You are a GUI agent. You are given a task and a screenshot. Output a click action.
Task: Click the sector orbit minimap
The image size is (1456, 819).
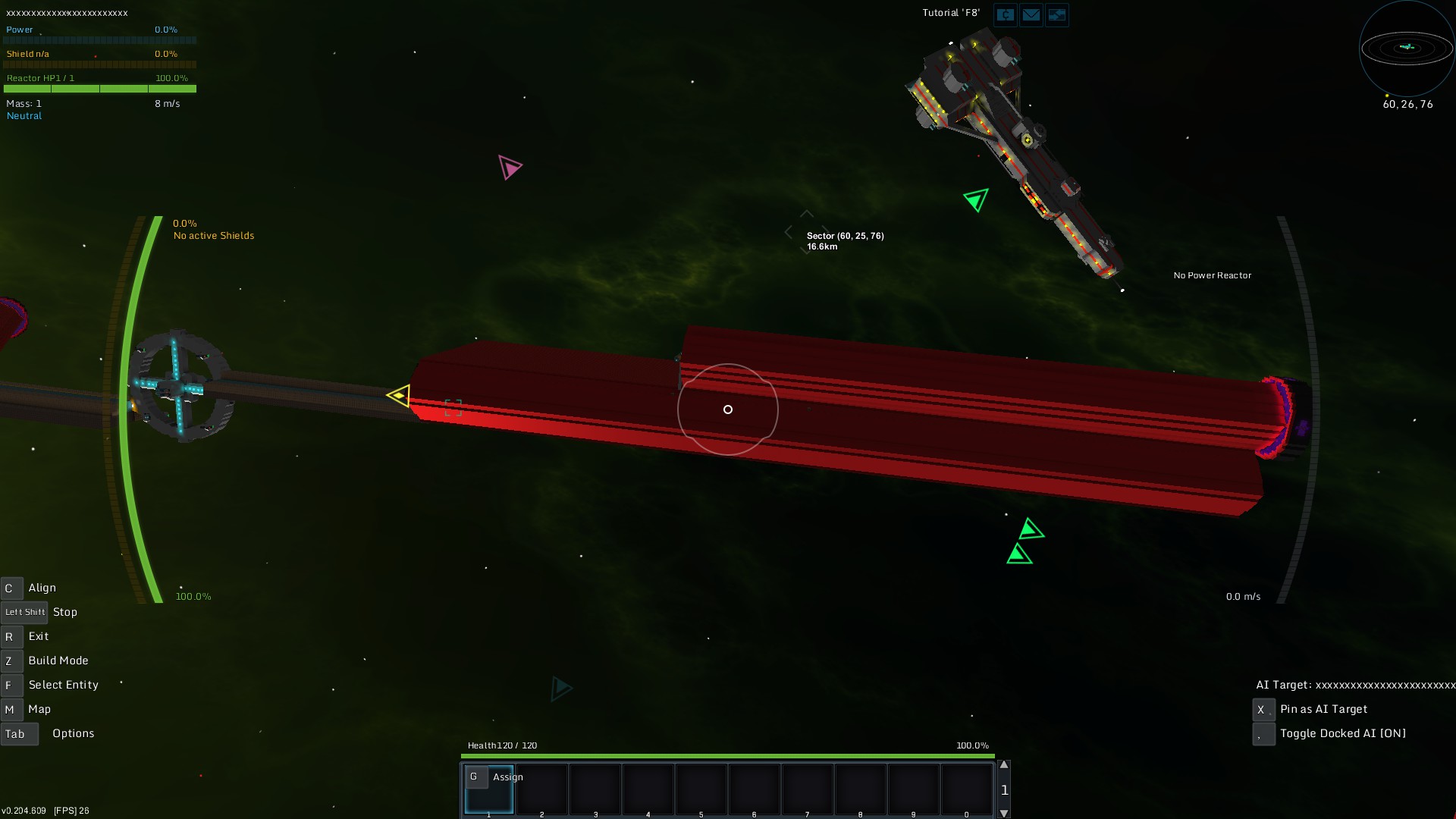click(x=1407, y=49)
